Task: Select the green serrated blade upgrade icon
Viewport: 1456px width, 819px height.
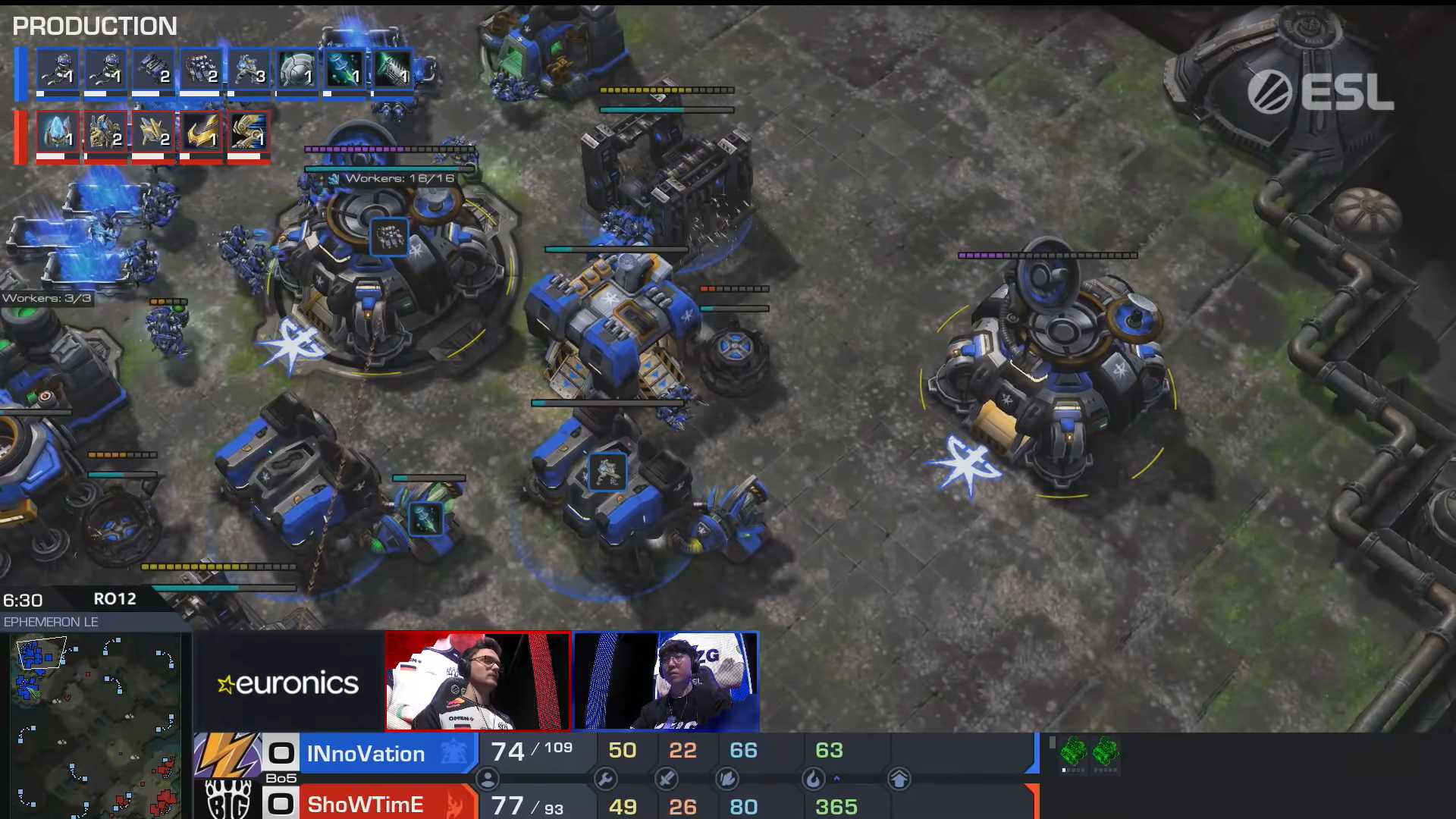Action: tap(392, 71)
